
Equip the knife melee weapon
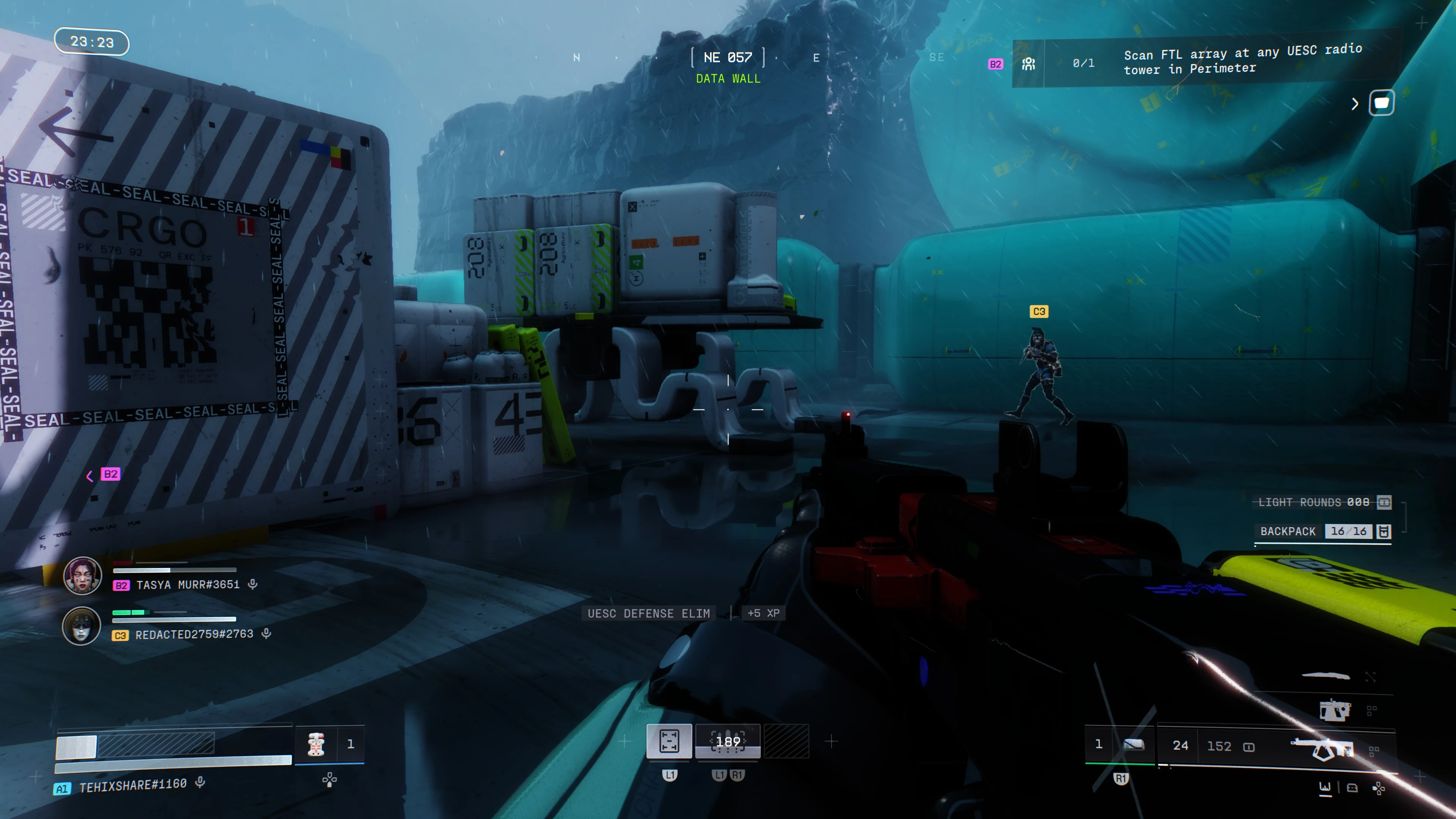tap(1326, 675)
